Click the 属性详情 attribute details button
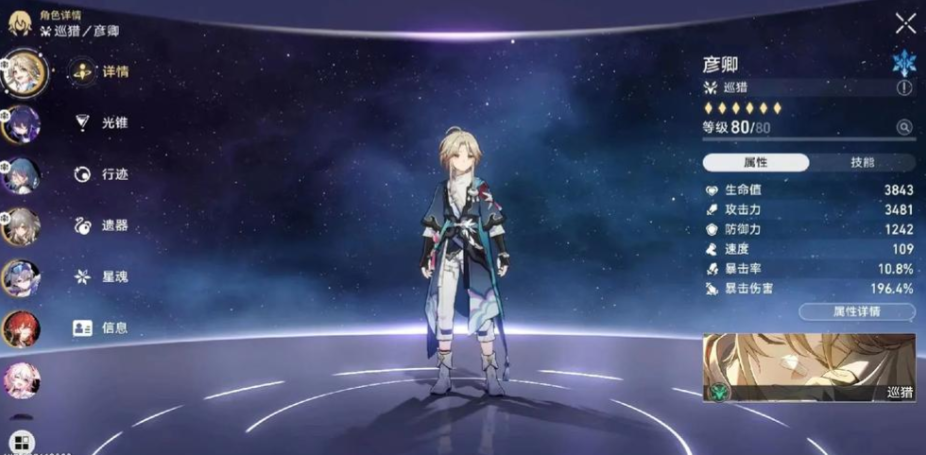 click(x=857, y=311)
